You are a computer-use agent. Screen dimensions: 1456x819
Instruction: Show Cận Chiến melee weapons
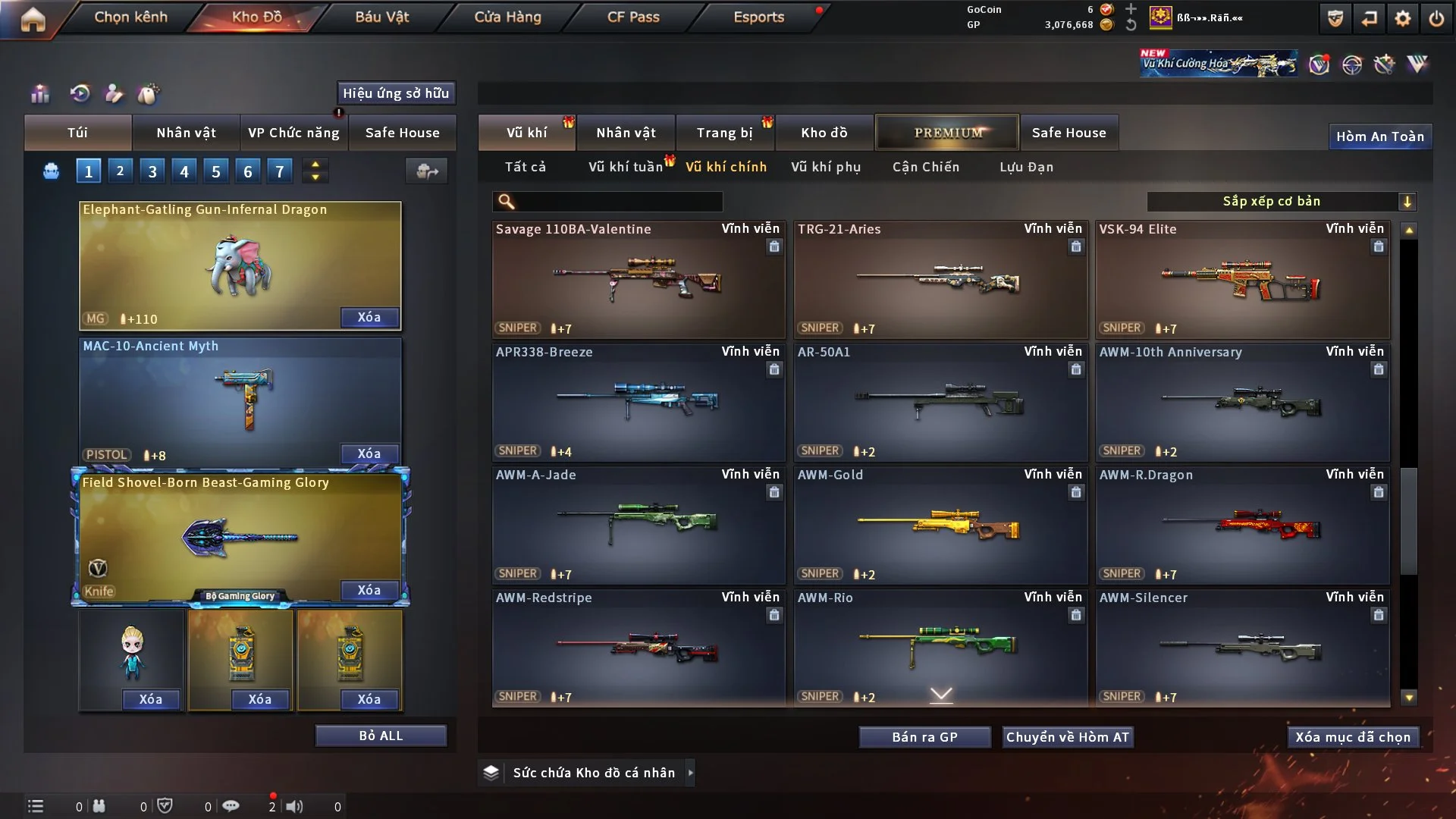(x=926, y=167)
